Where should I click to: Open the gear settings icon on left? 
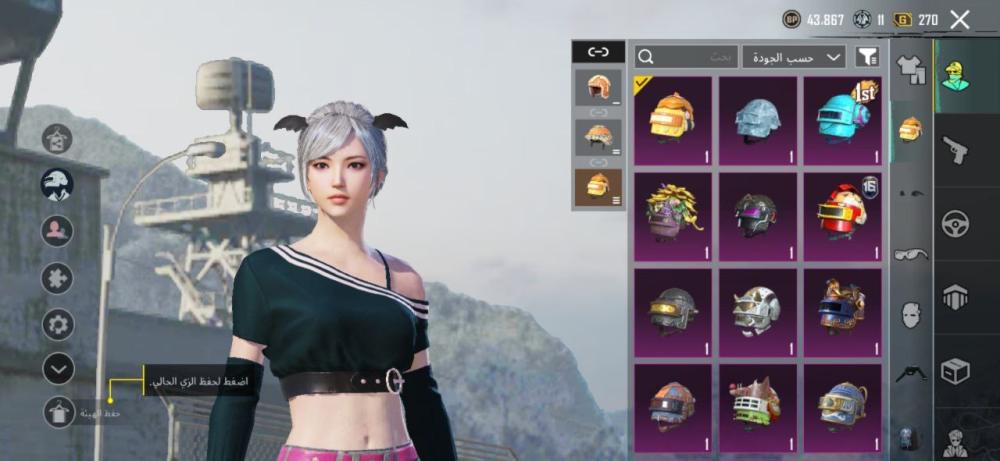tap(58, 324)
